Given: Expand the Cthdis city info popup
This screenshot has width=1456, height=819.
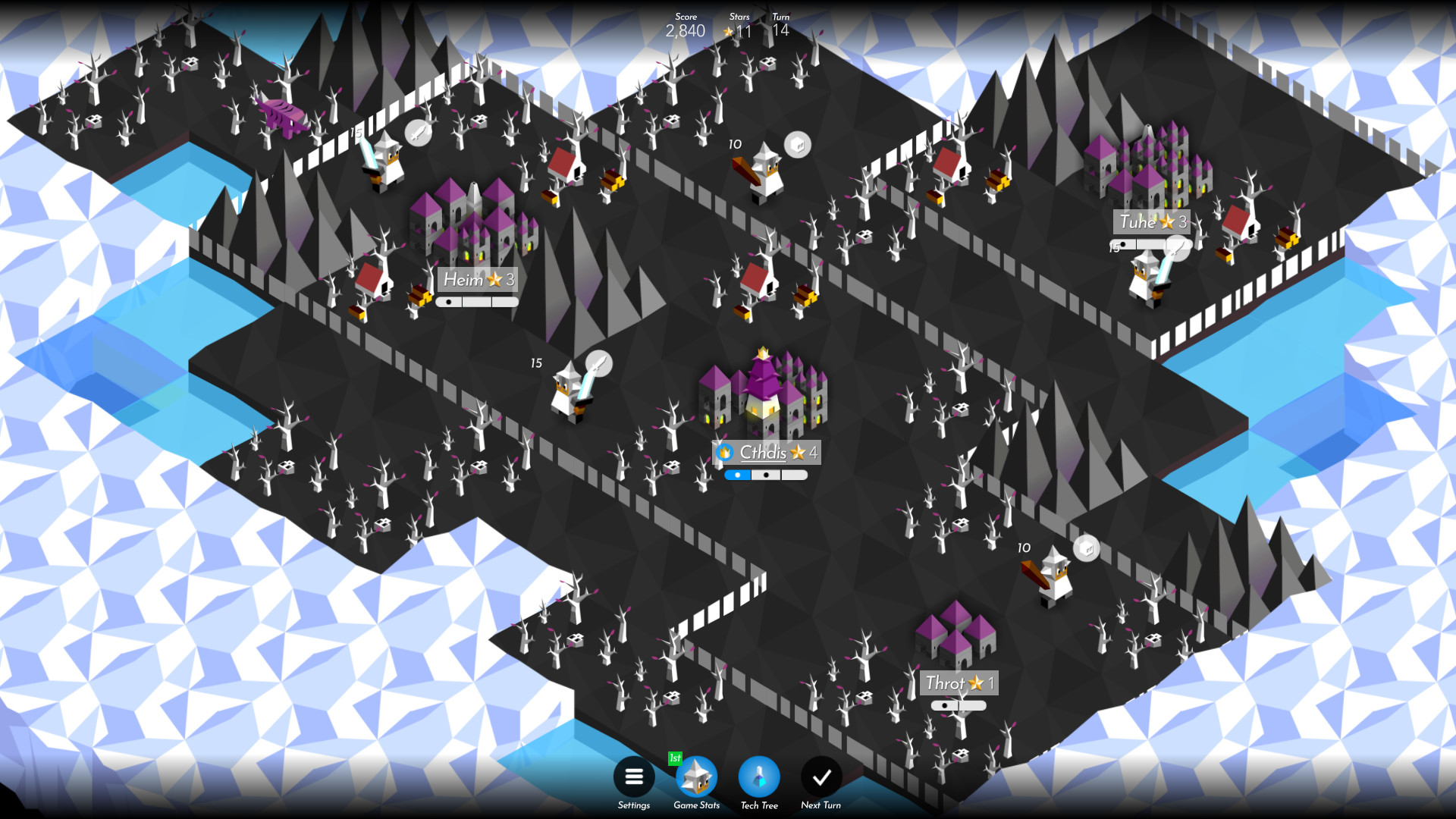Looking at the screenshot, I should pos(767,453).
